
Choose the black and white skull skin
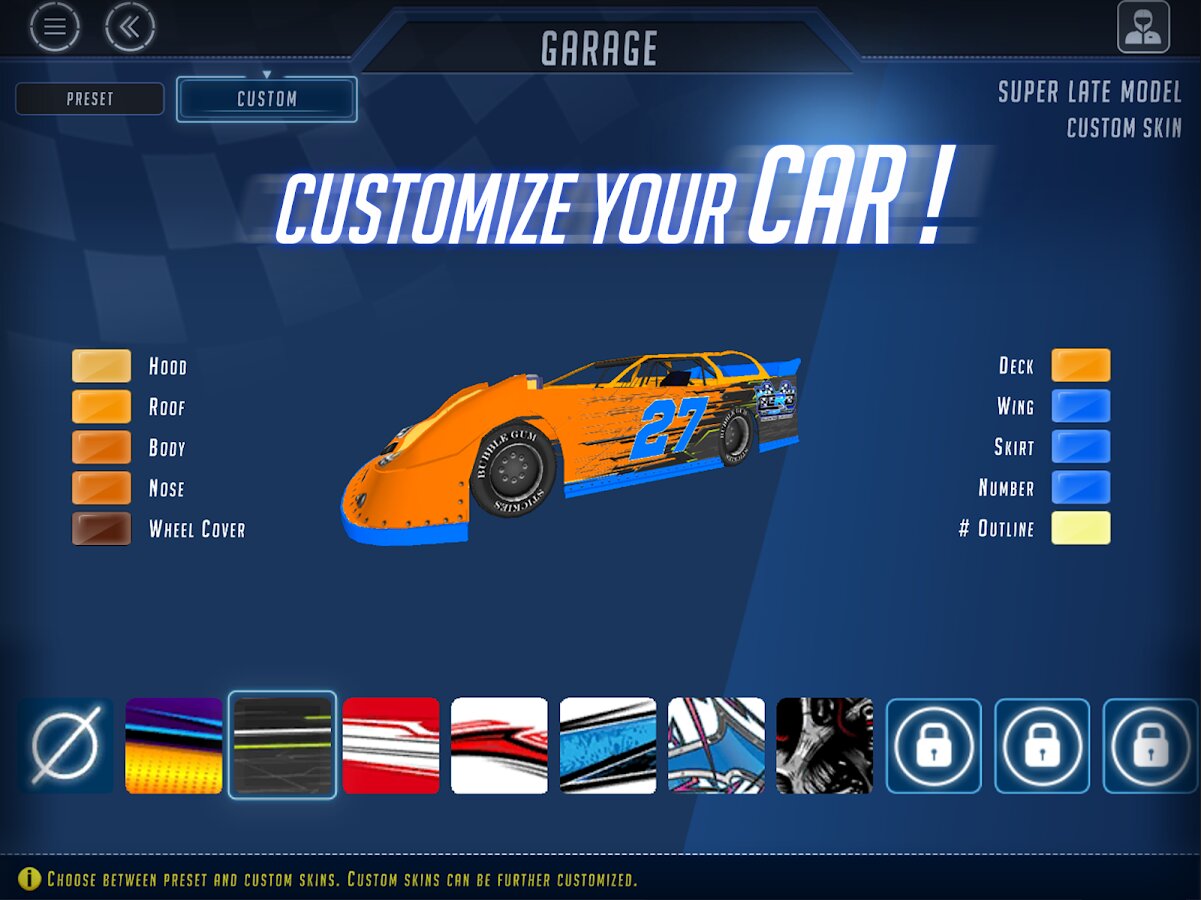tap(825, 746)
